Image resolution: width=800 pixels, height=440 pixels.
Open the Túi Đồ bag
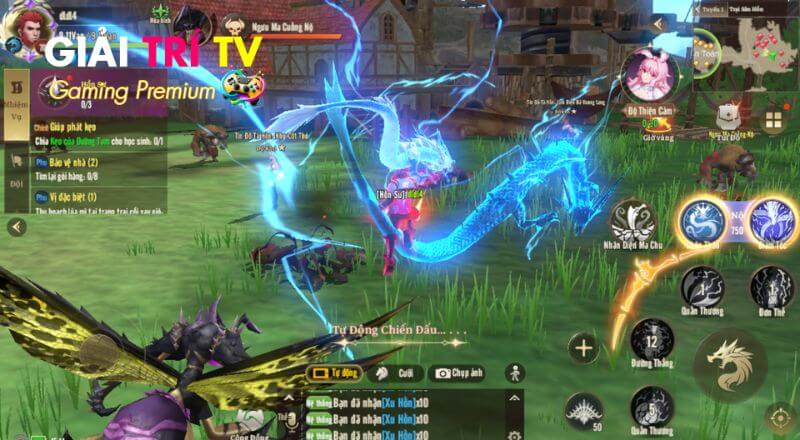click(727, 115)
